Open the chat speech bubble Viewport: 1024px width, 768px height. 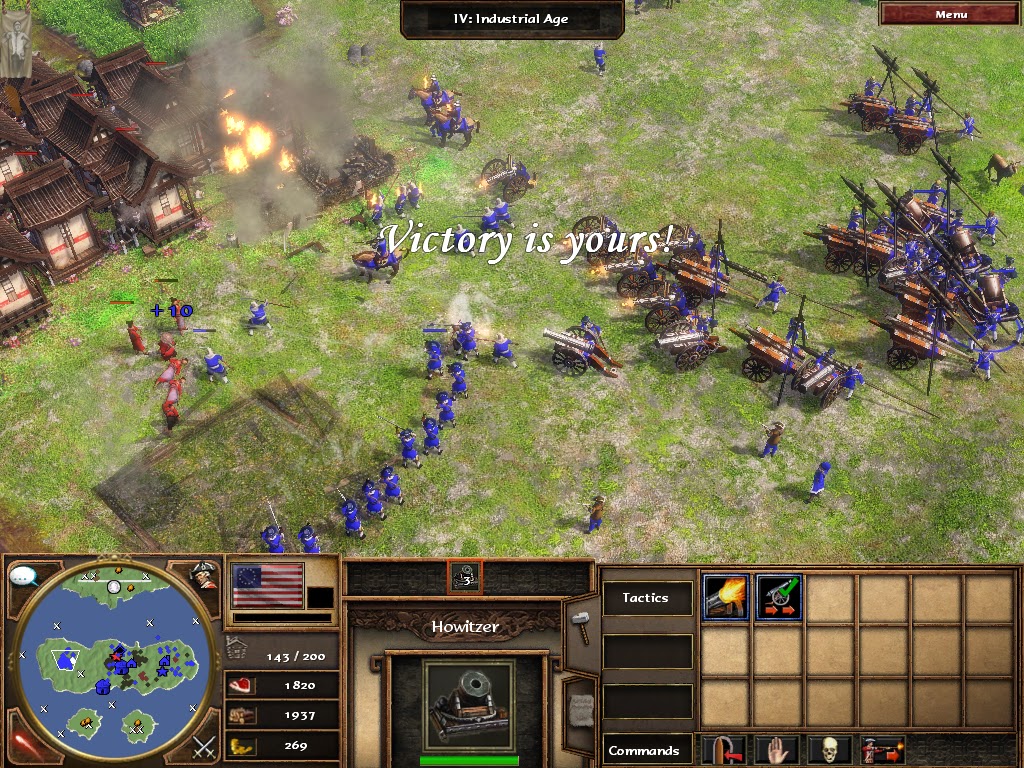tap(23, 577)
